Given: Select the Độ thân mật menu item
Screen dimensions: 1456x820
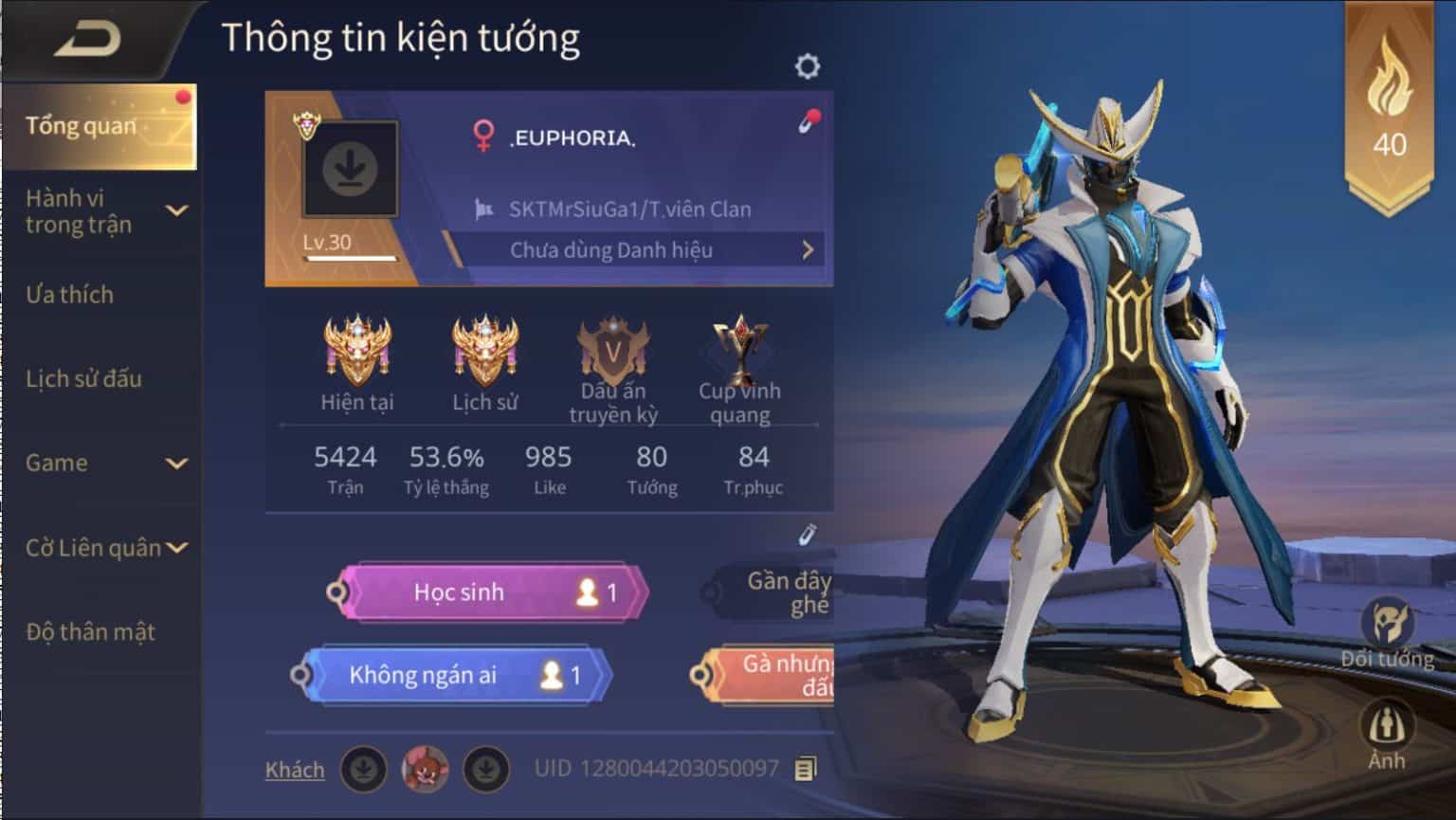Looking at the screenshot, I should (89, 631).
